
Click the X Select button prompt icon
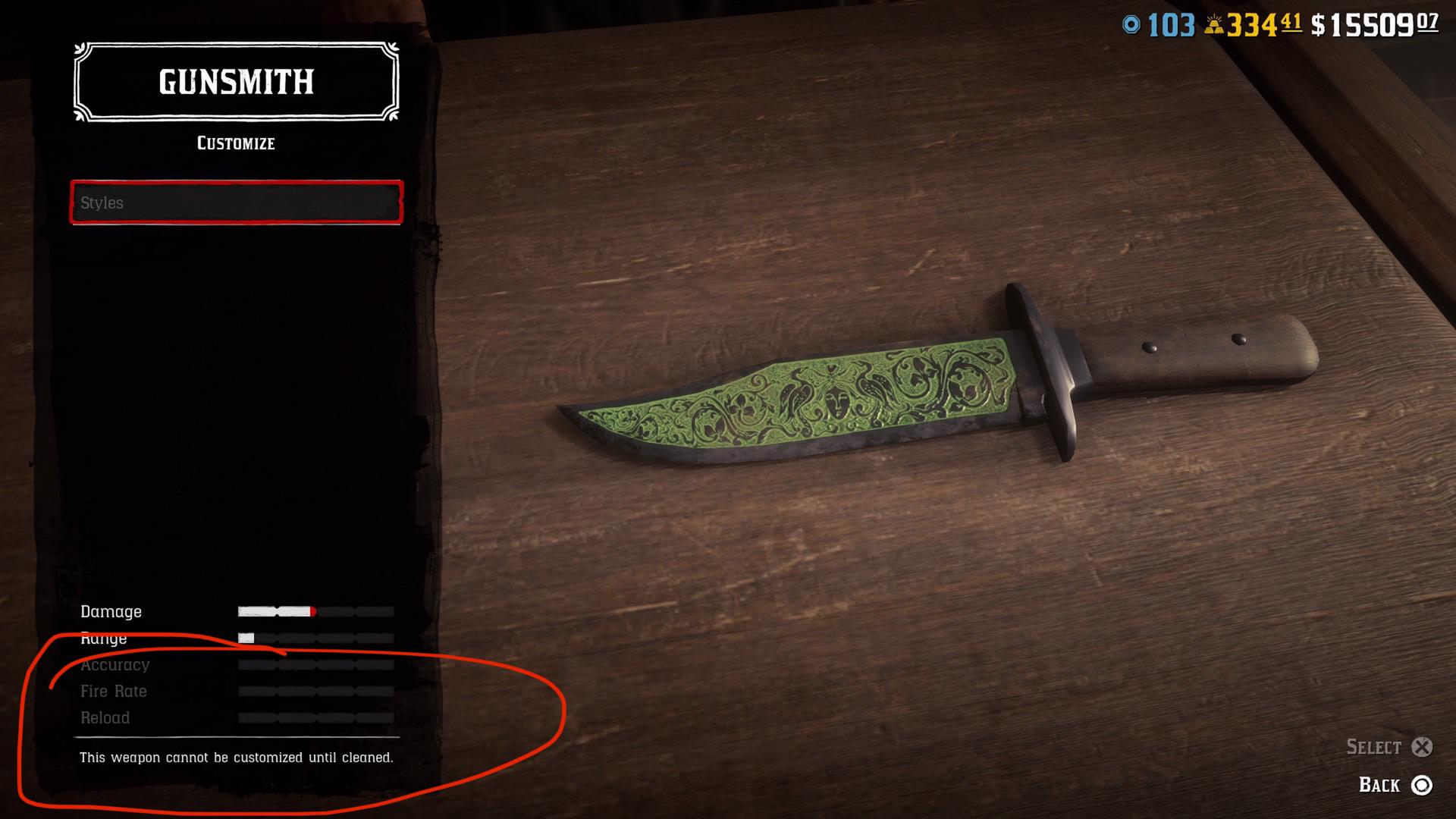(x=1424, y=748)
